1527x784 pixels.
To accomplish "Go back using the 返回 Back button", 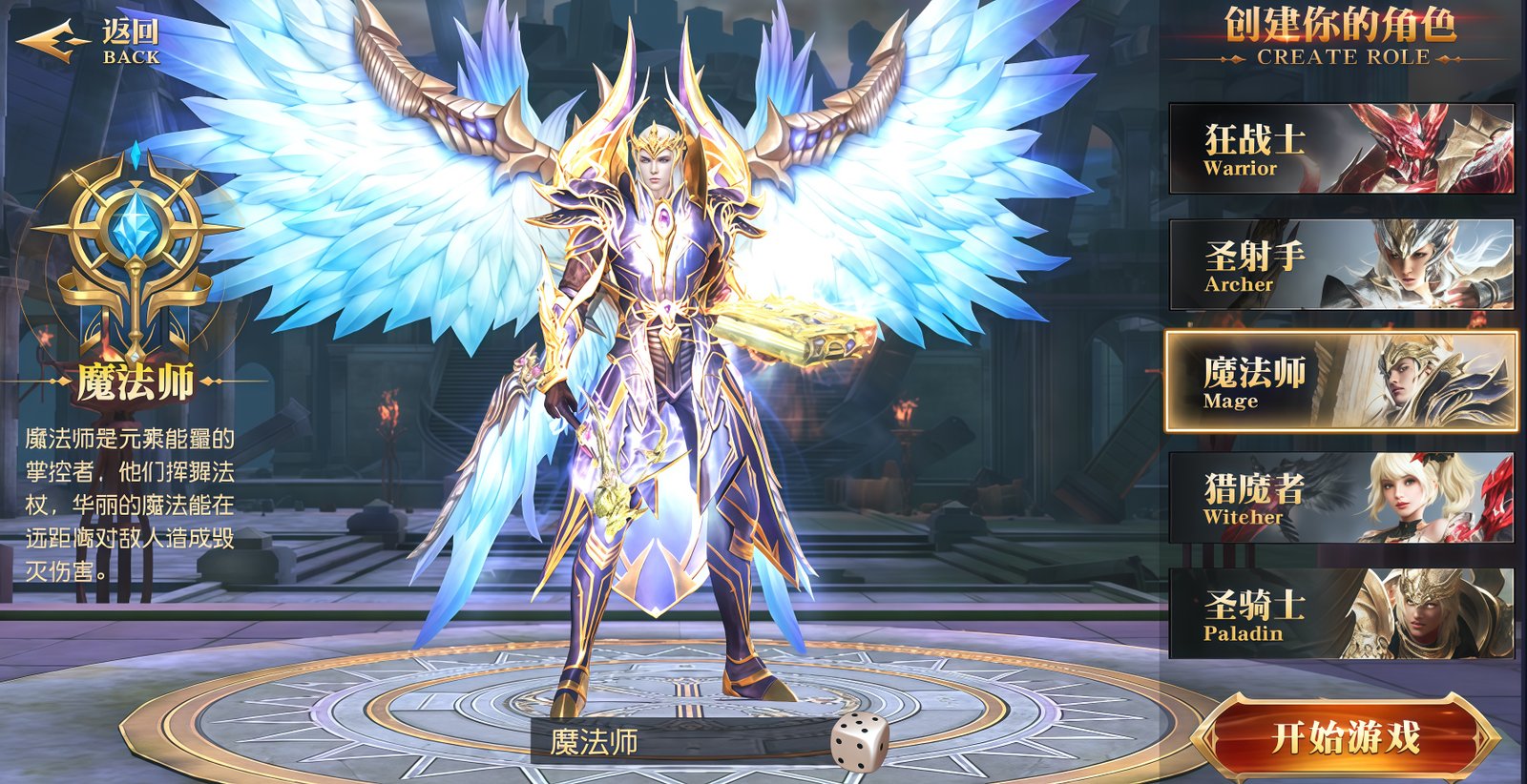I will (90, 43).
